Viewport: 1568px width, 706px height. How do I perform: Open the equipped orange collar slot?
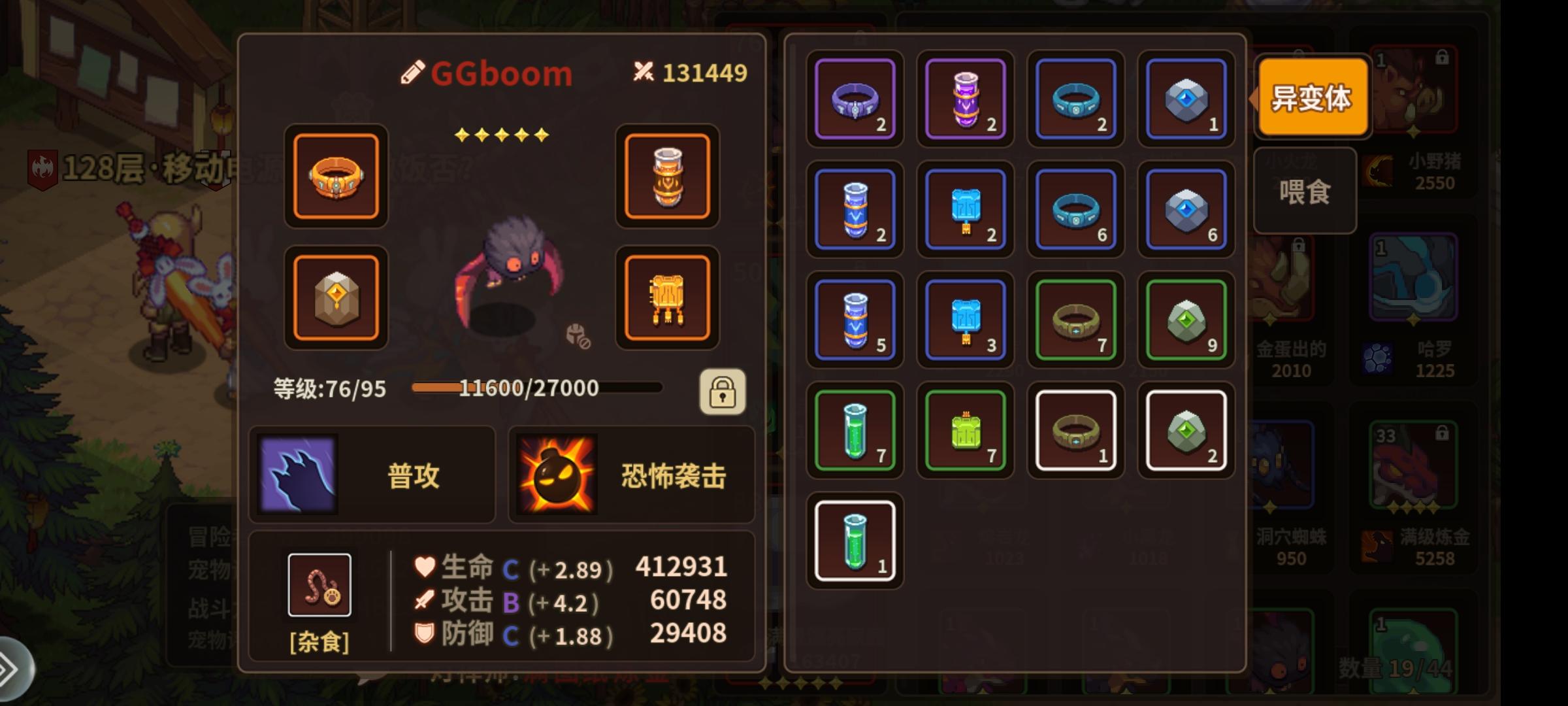click(335, 177)
